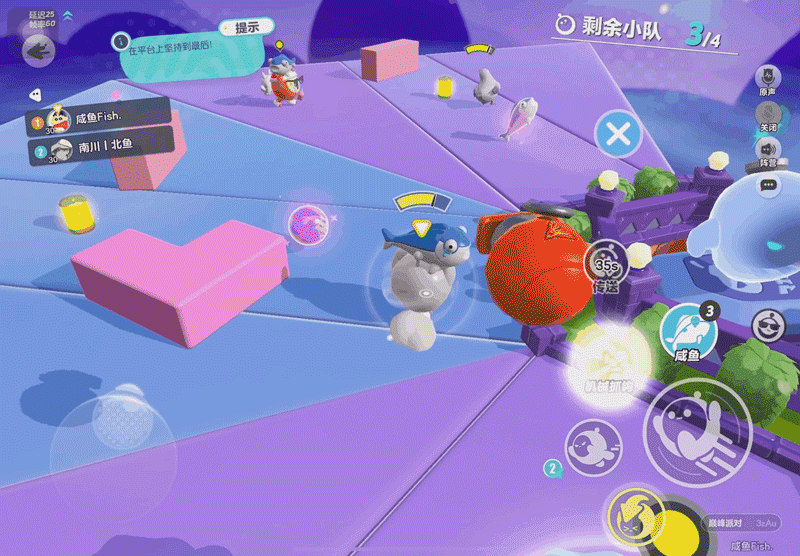Select teammate 南川丨北鱼 in the team list
This screenshot has width=800, height=556.
coord(98,148)
